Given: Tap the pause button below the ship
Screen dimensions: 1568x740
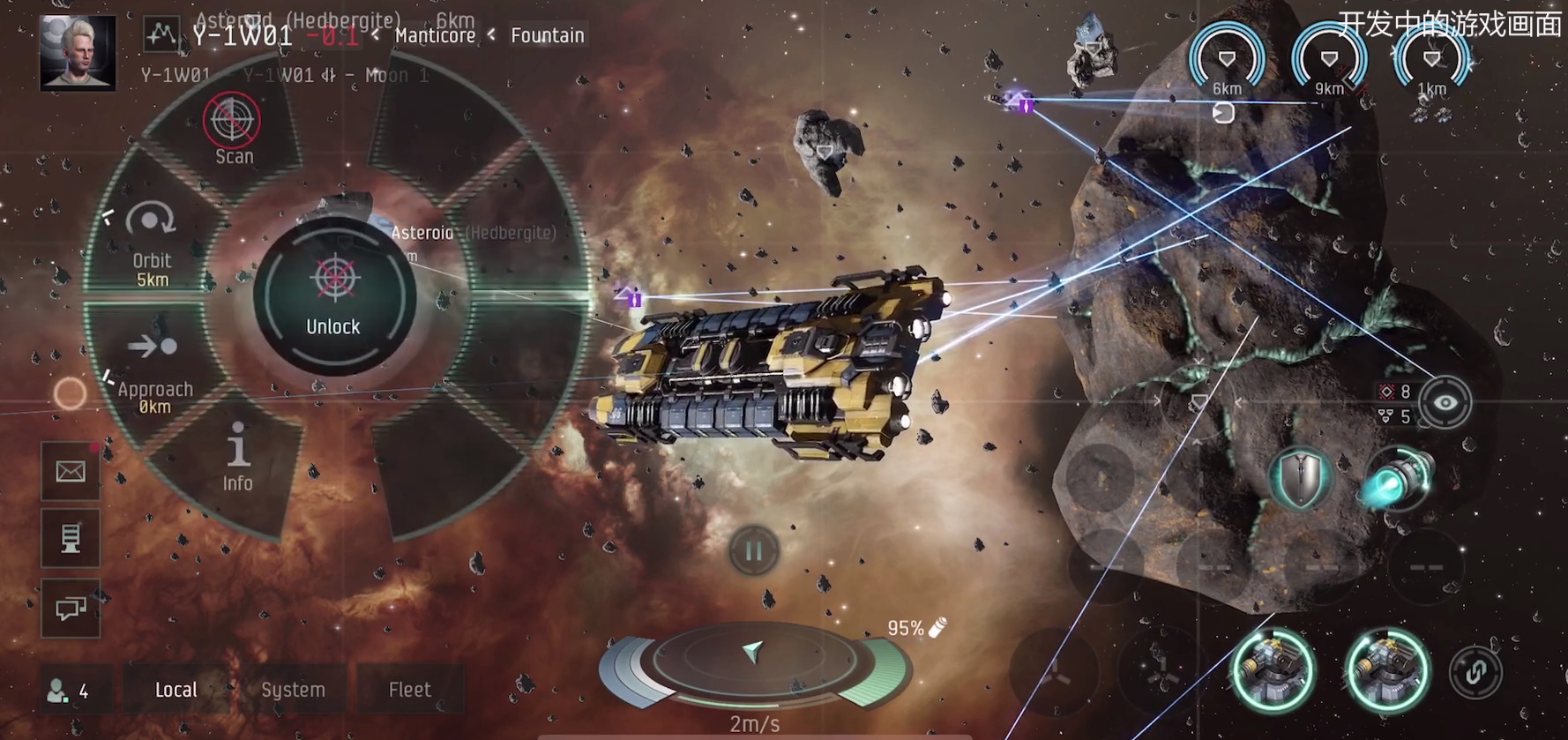Looking at the screenshot, I should click(x=753, y=551).
